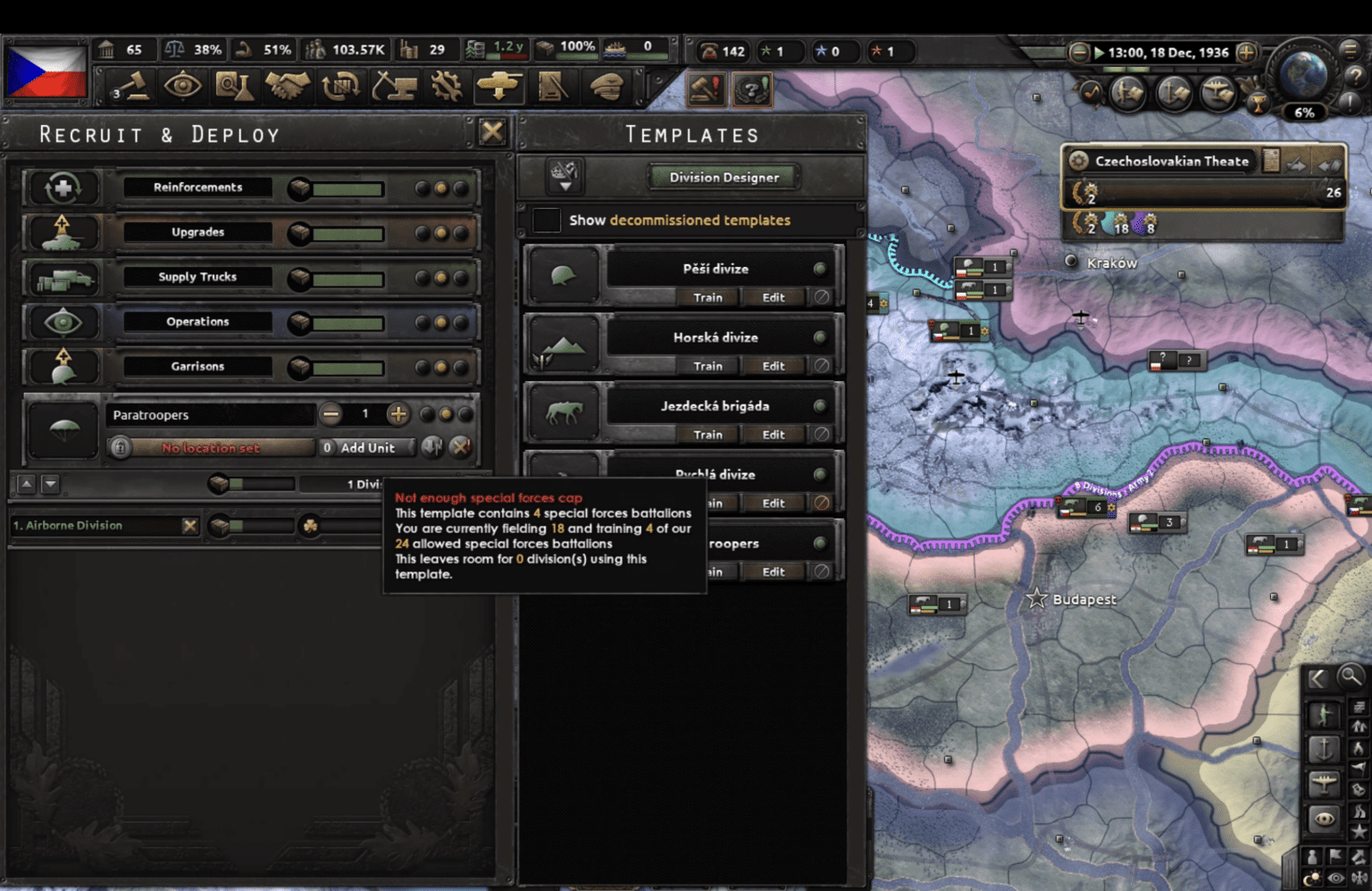This screenshot has width=1372, height=891.
Task: Decrease Paratroopers division count with minus
Action: click(331, 414)
